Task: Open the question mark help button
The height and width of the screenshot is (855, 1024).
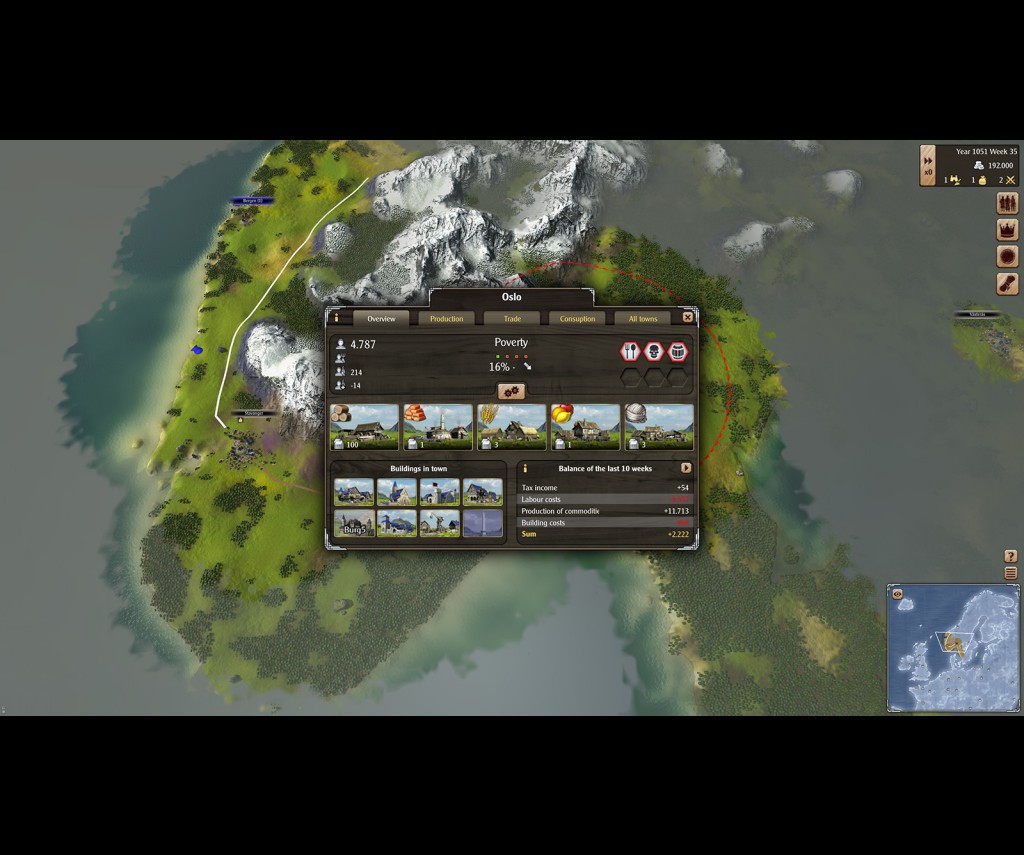Action: pos(1010,556)
